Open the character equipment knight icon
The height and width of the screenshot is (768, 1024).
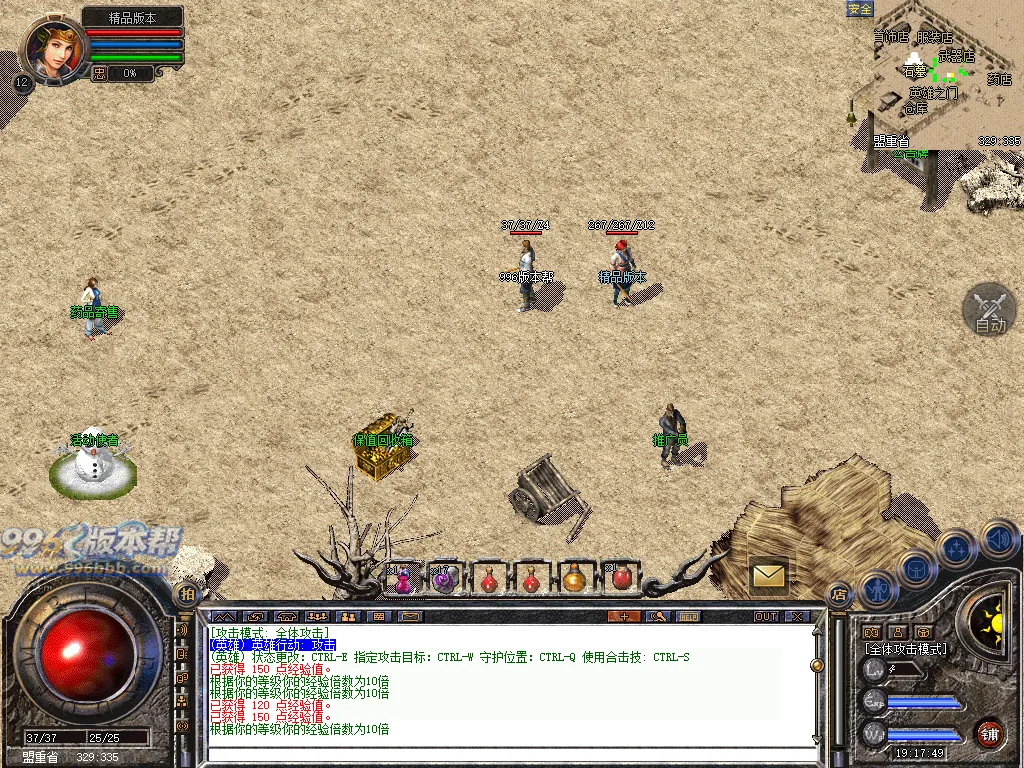[x=877, y=590]
